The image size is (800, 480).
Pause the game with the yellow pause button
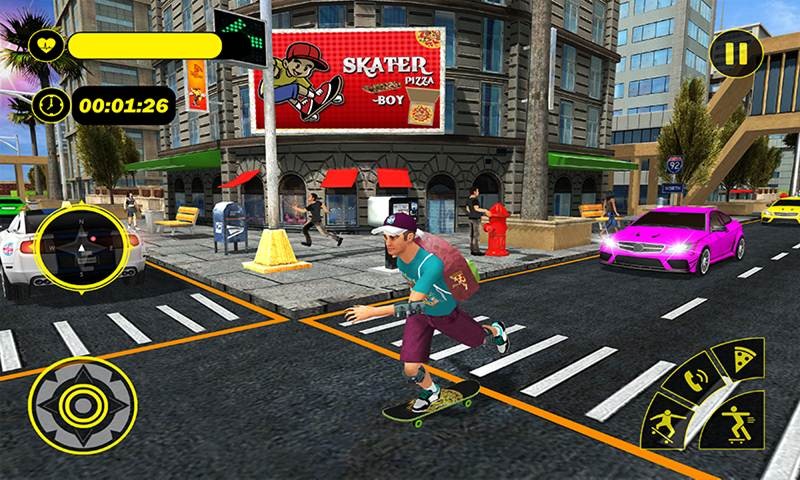pyautogui.click(x=738, y=54)
